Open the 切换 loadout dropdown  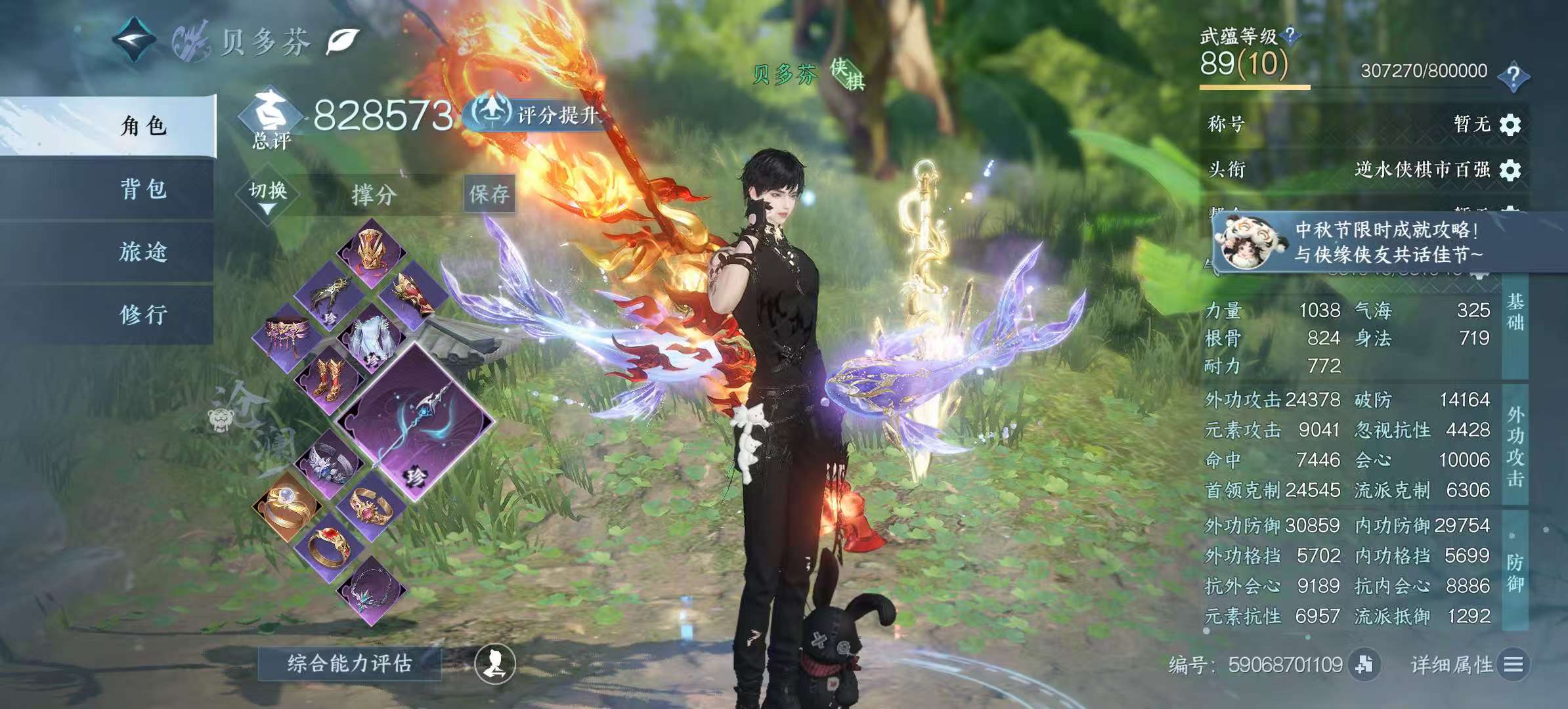268,195
